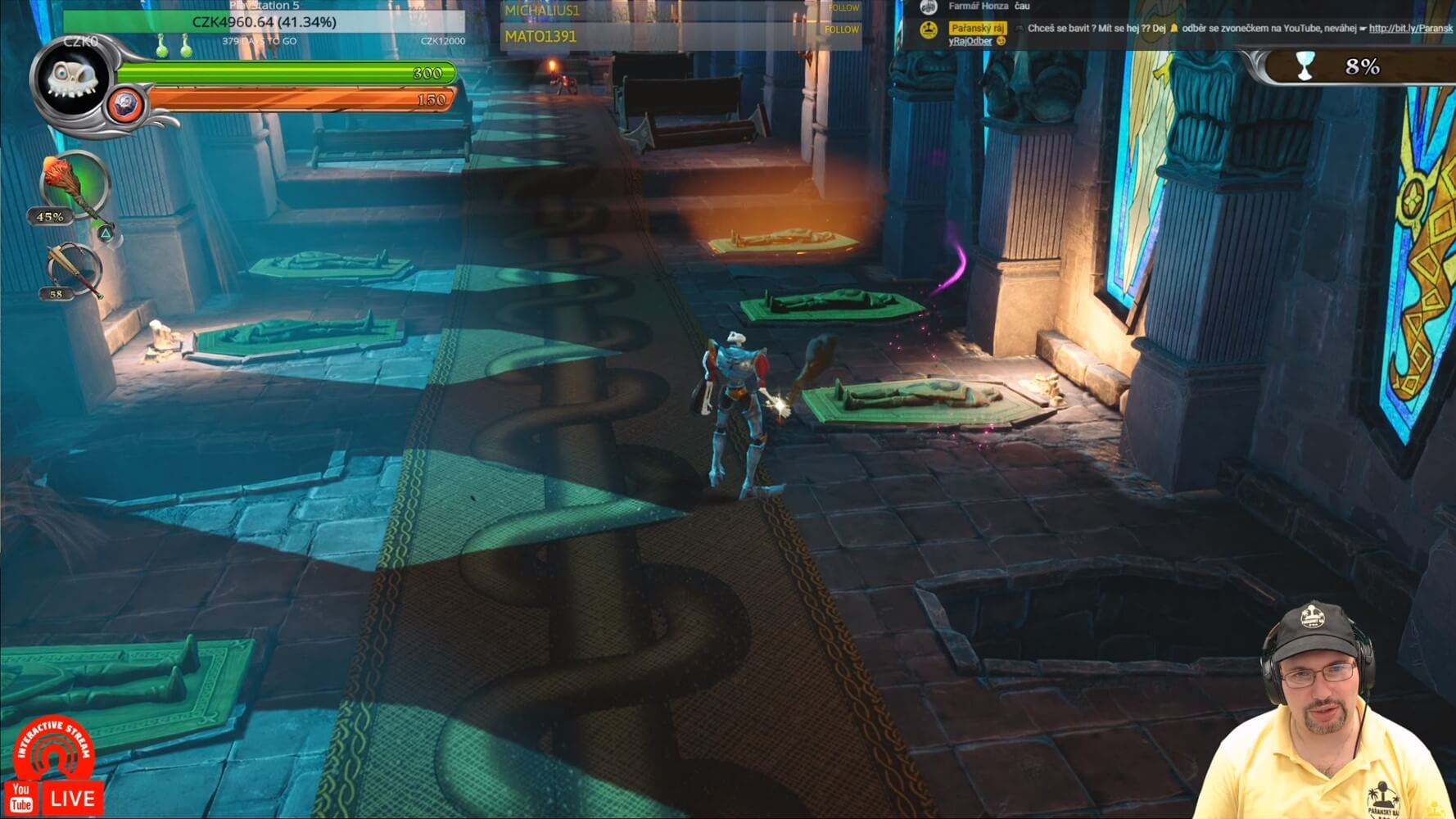Click the shield icon beside the orange bar
Viewport: 1456px width, 819px height.
click(125, 105)
